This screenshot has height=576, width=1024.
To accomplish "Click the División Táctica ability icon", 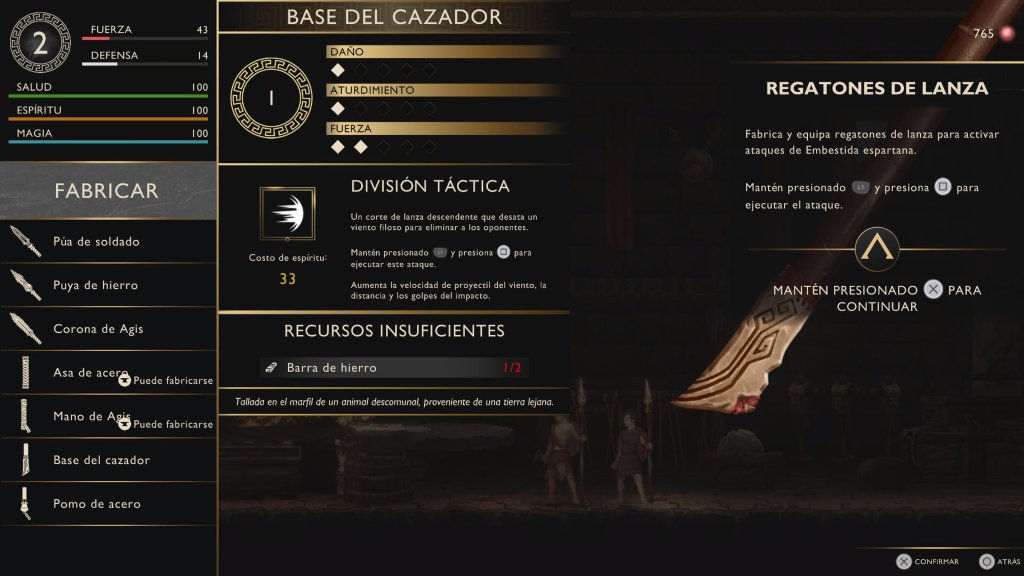I will click(287, 213).
